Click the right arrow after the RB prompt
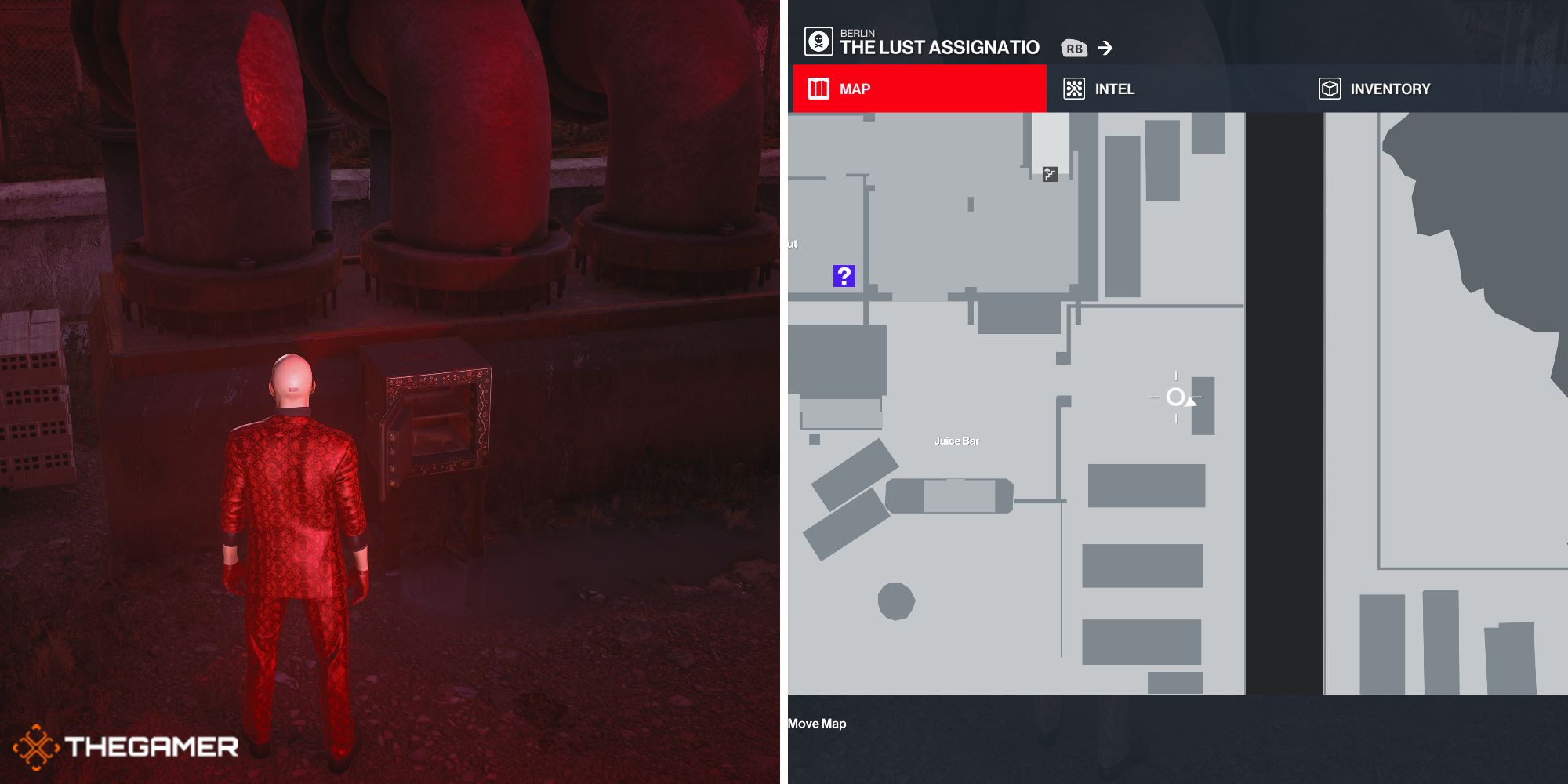The height and width of the screenshot is (784, 1568). pyautogui.click(x=1105, y=48)
